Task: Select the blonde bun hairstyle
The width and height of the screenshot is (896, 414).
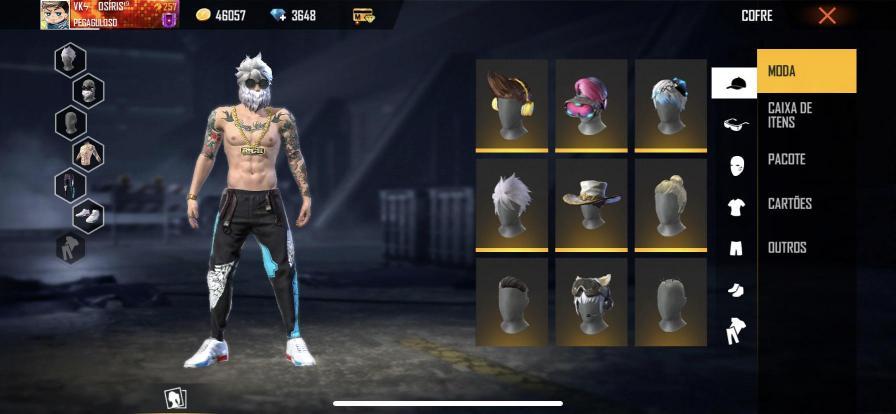Action: click(671, 203)
